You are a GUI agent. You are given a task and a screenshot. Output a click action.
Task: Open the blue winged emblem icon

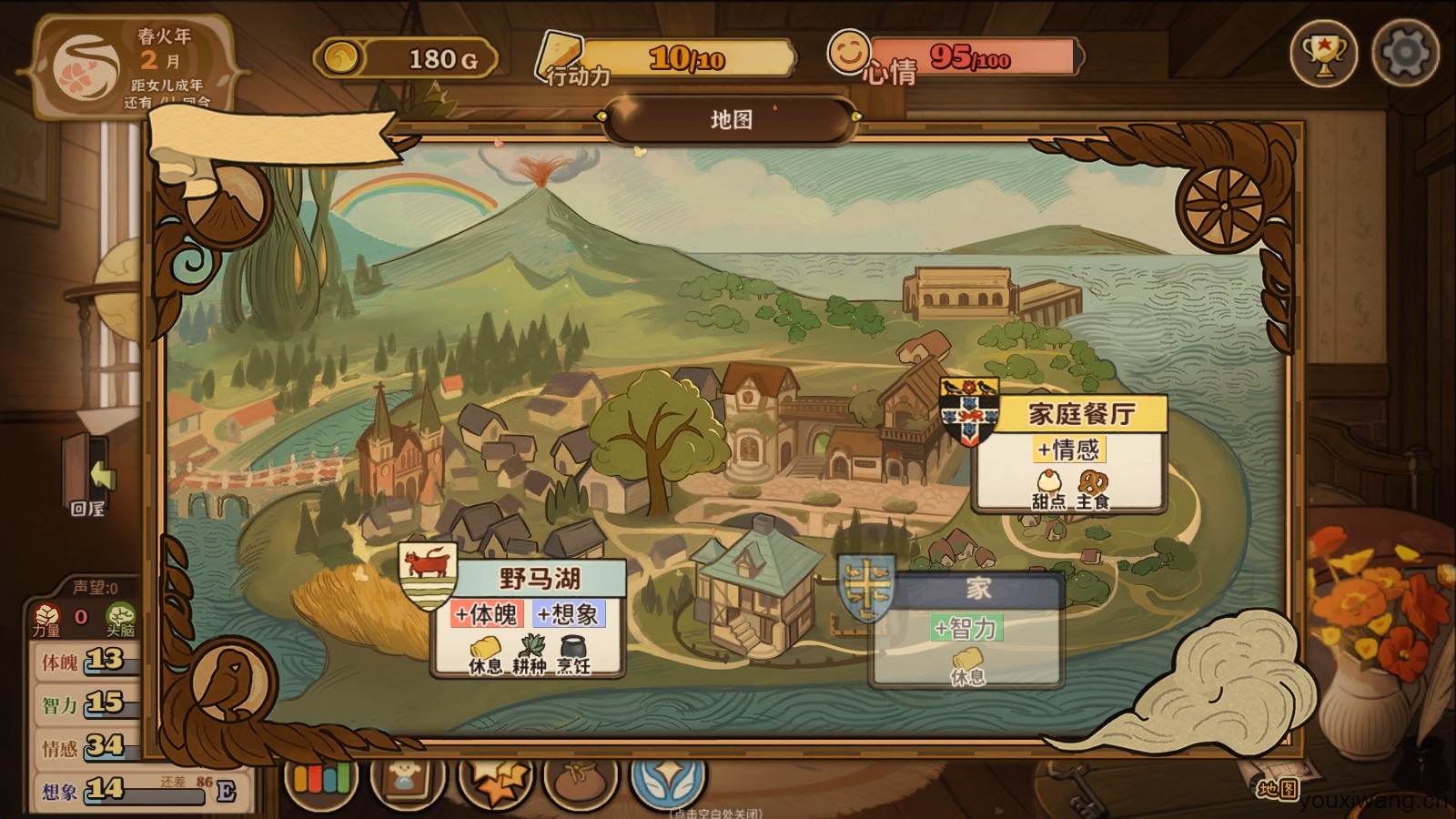click(x=668, y=780)
